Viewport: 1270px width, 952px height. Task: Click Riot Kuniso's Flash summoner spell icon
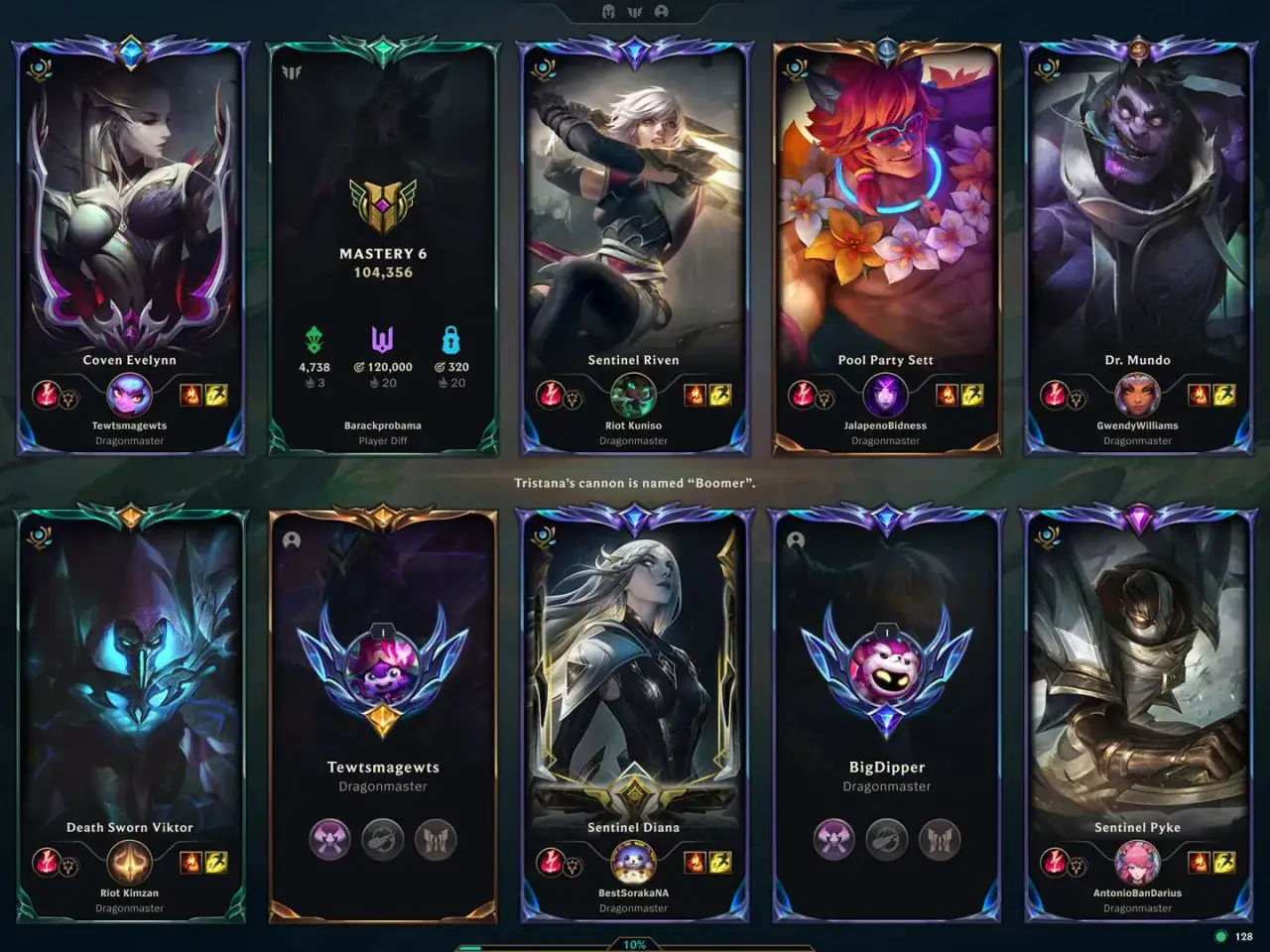(719, 395)
